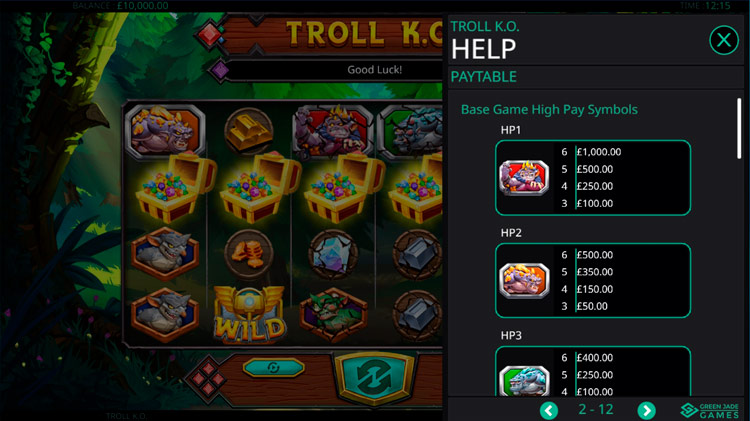The height and width of the screenshot is (421, 750).
Task: Open the red diamond menu icon
Action: [210, 377]
